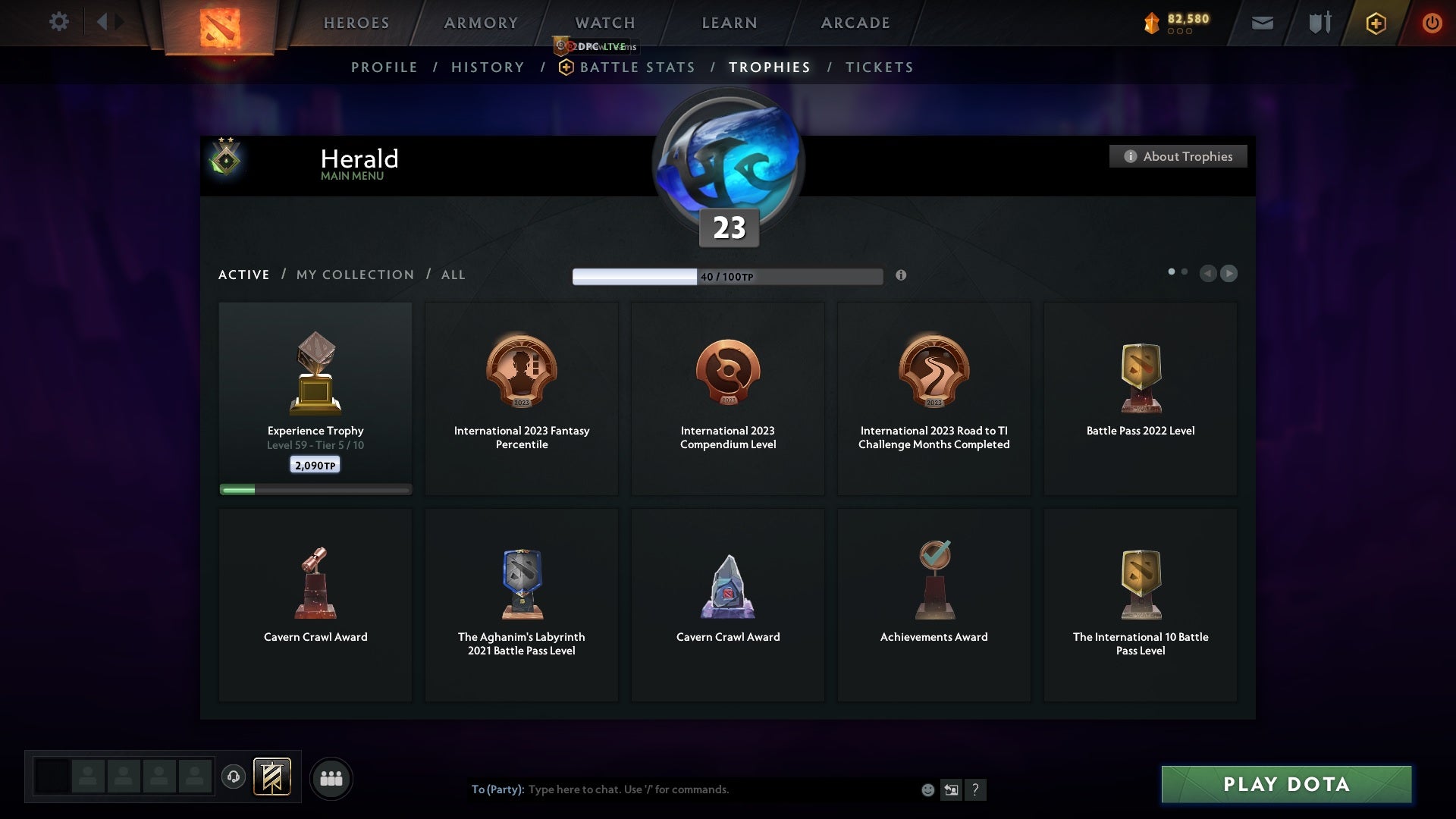This screenshot has height=819, width=1456.
Task: Open the chat channel selector beside emoticon
Action: click(x=951, y=789)
